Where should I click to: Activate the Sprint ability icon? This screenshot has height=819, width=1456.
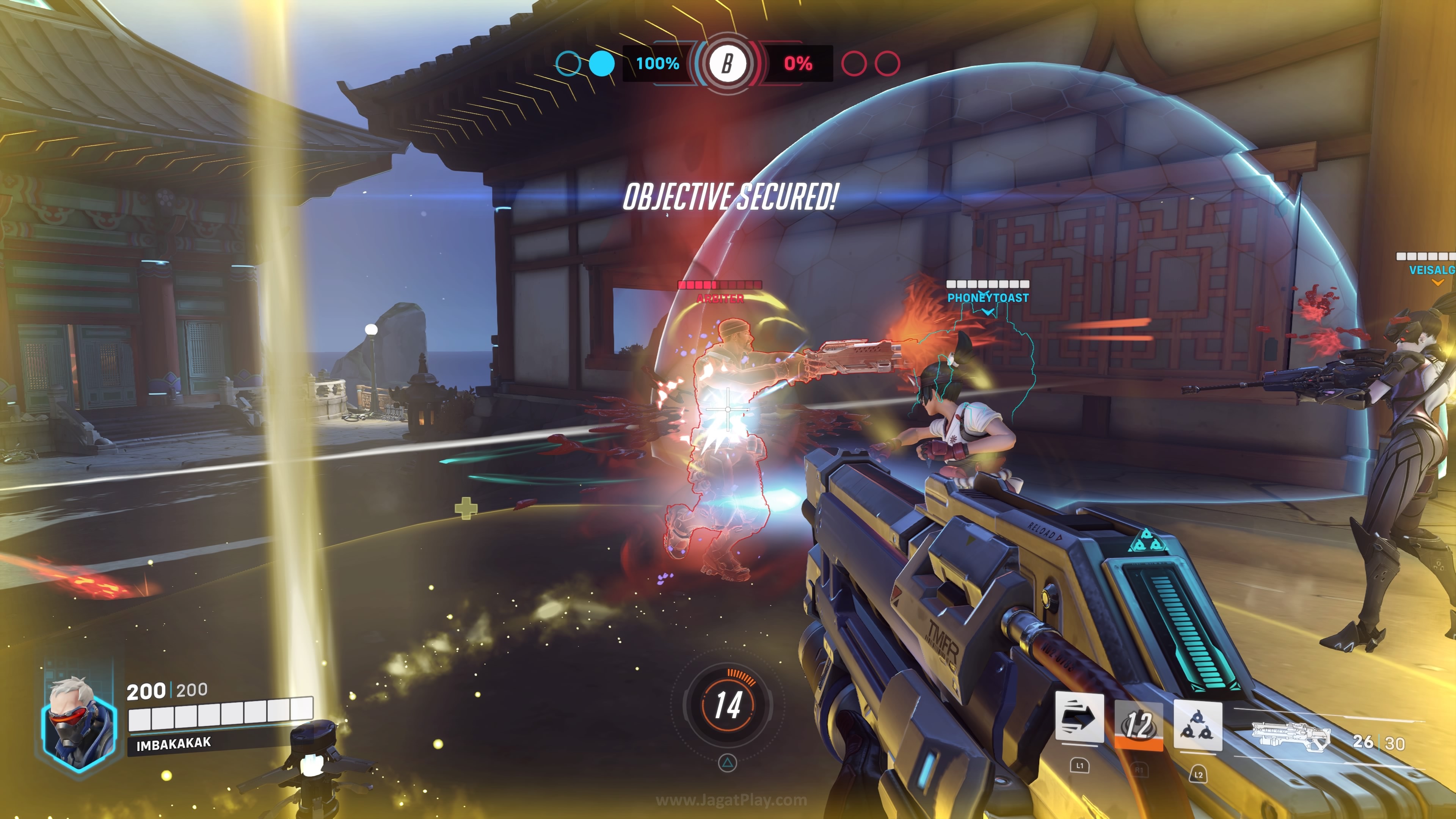coord(1079,718)
